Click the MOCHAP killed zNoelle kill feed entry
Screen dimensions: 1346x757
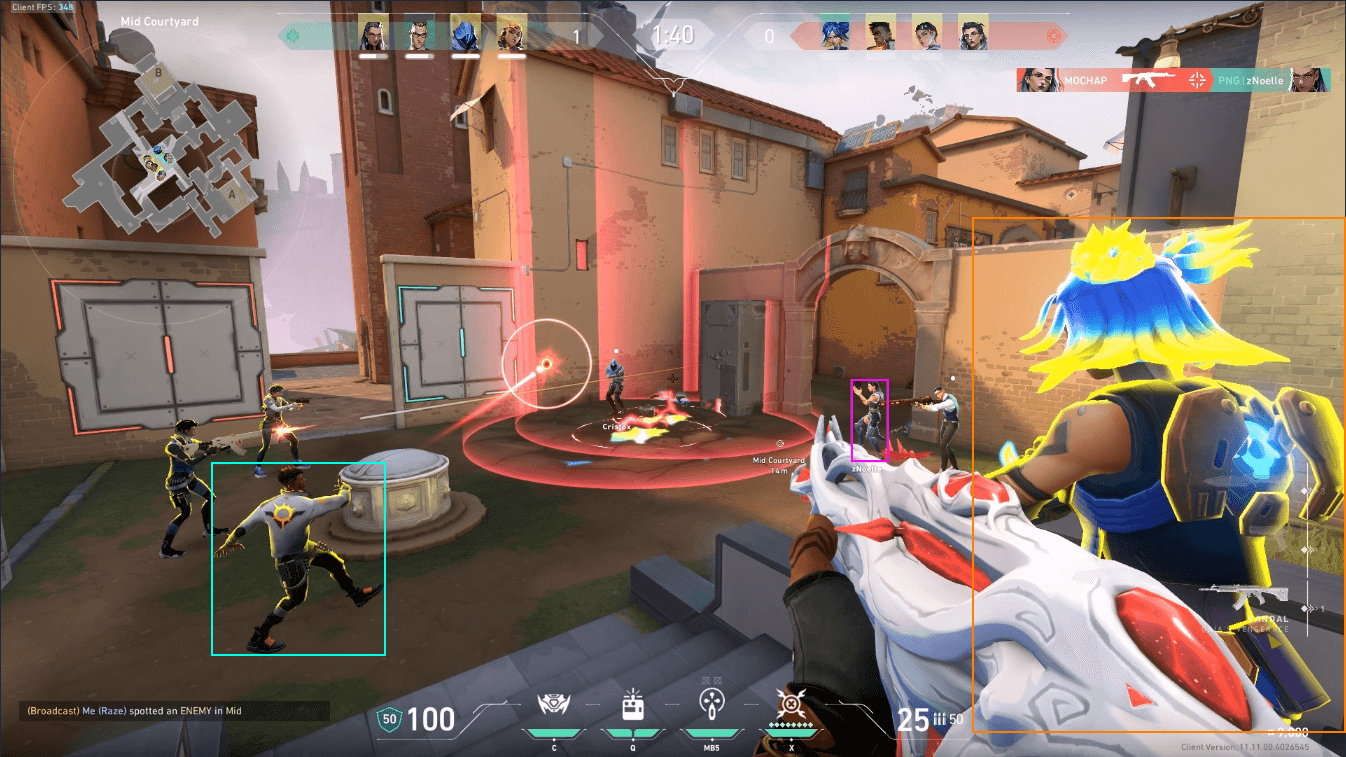pyautogui.click(x=1173, y=80)
